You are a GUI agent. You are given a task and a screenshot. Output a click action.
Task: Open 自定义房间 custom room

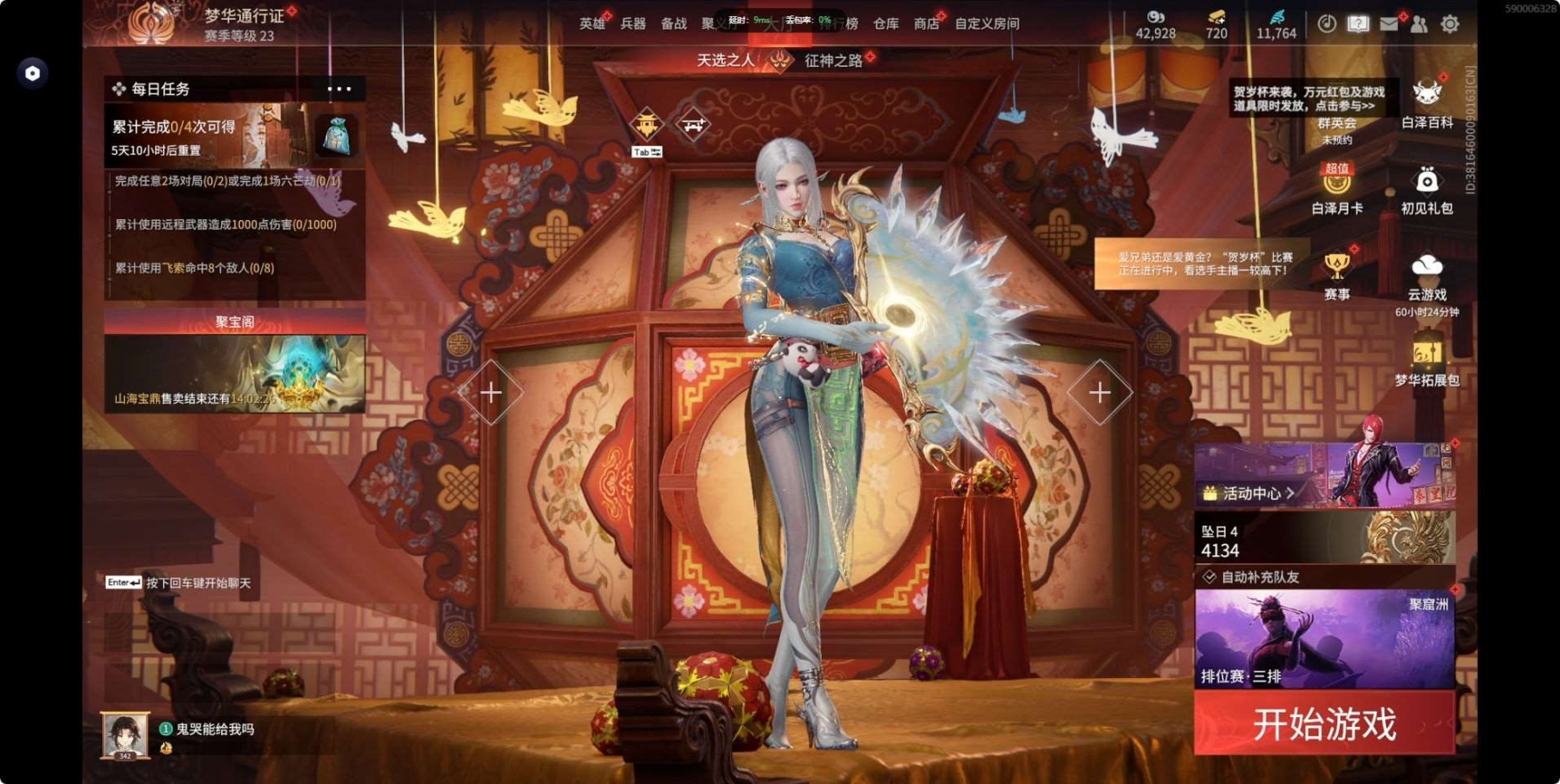[987, 24]
